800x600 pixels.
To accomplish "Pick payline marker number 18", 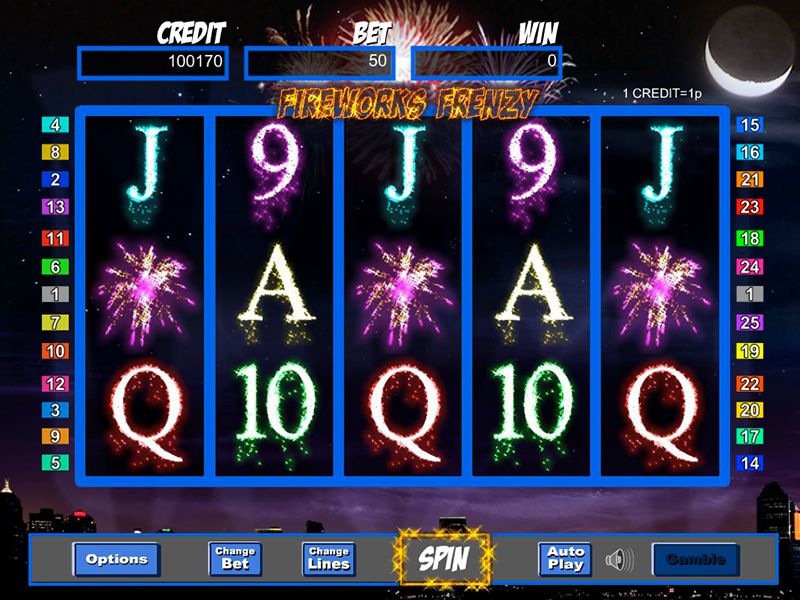I will tap(749, 239).
